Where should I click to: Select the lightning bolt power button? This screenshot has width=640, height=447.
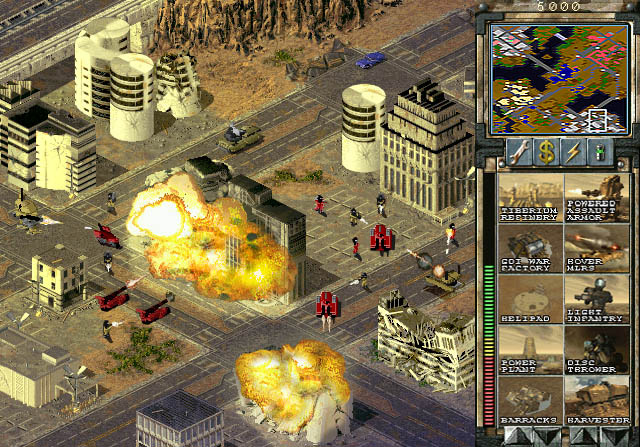click(x=573, y=153)
